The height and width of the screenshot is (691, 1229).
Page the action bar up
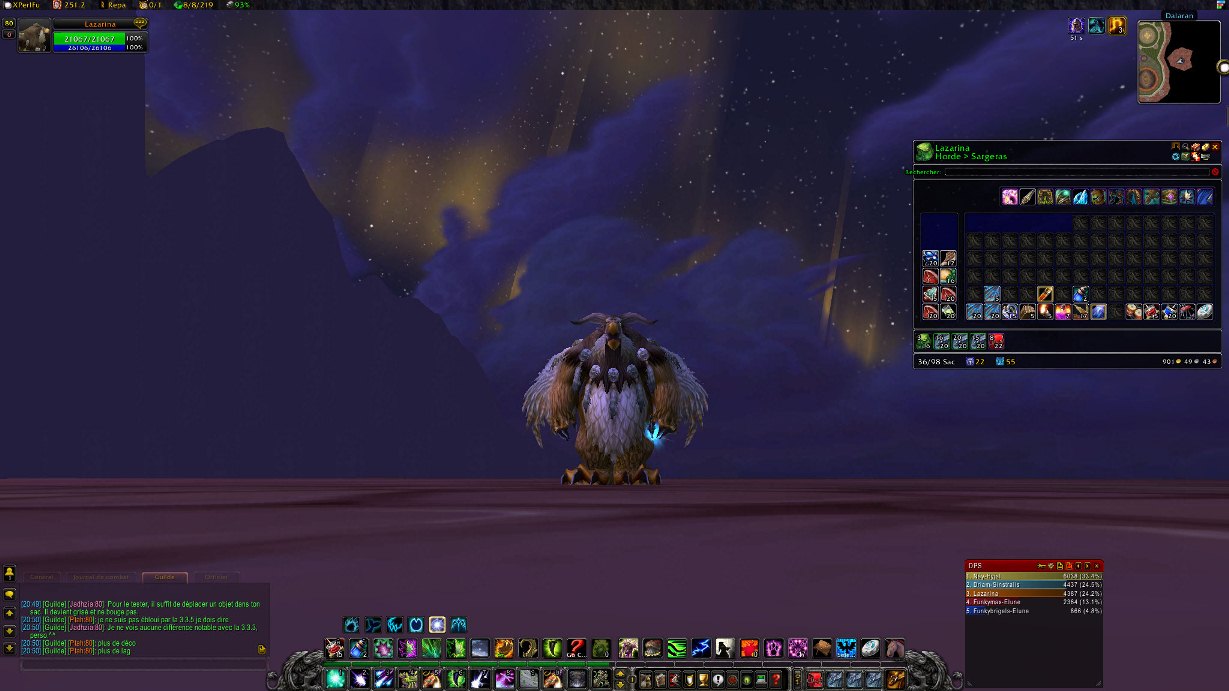(x=619, y=674)
